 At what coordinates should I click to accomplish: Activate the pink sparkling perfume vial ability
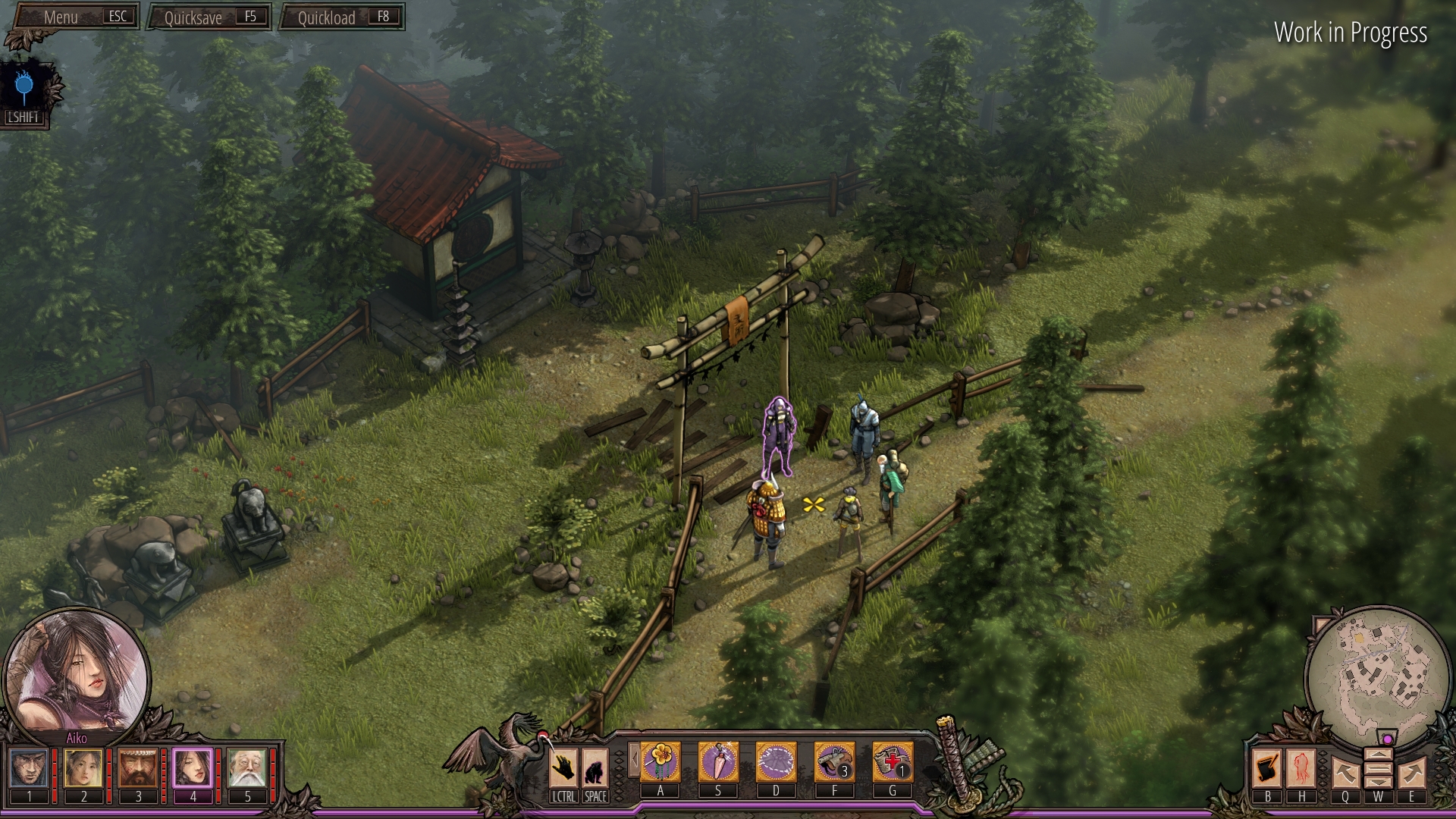pyautogui.click(x=718, y=761)
